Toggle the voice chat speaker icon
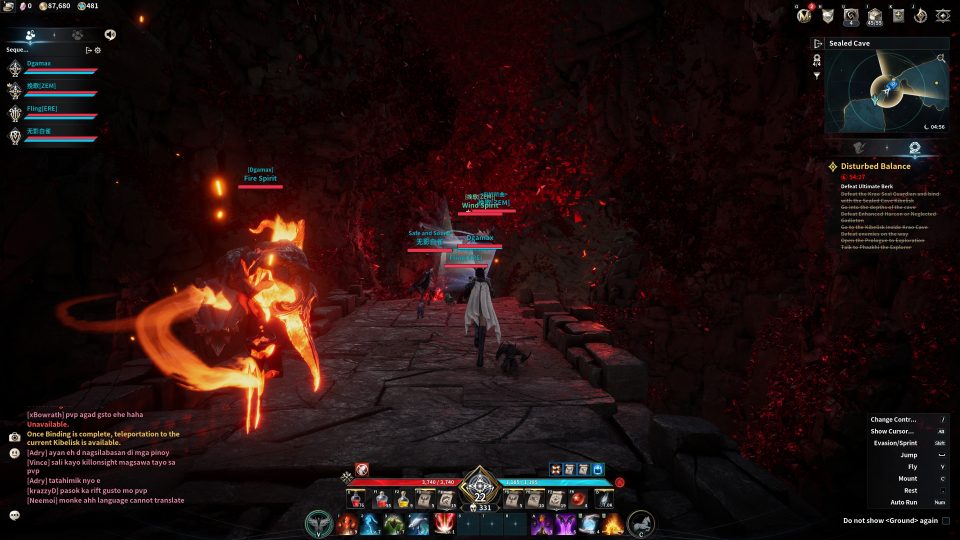Screen dimensions: 960x540 coord(109,34)
